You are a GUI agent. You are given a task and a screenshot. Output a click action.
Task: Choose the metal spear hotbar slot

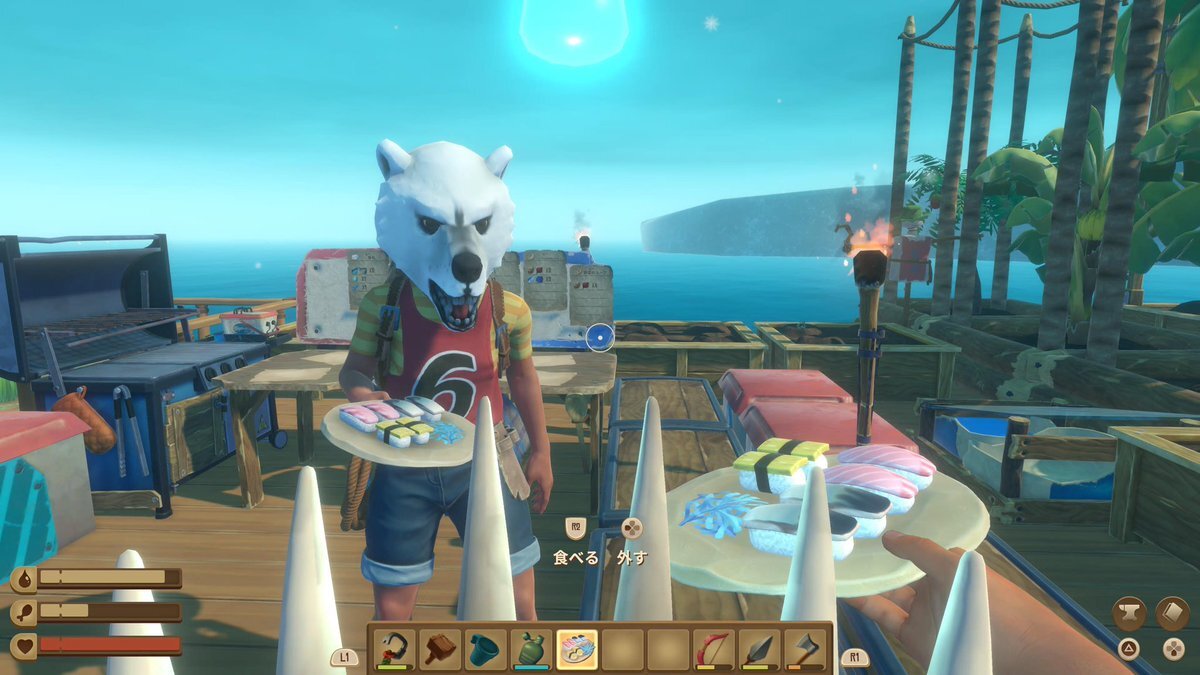759,649
